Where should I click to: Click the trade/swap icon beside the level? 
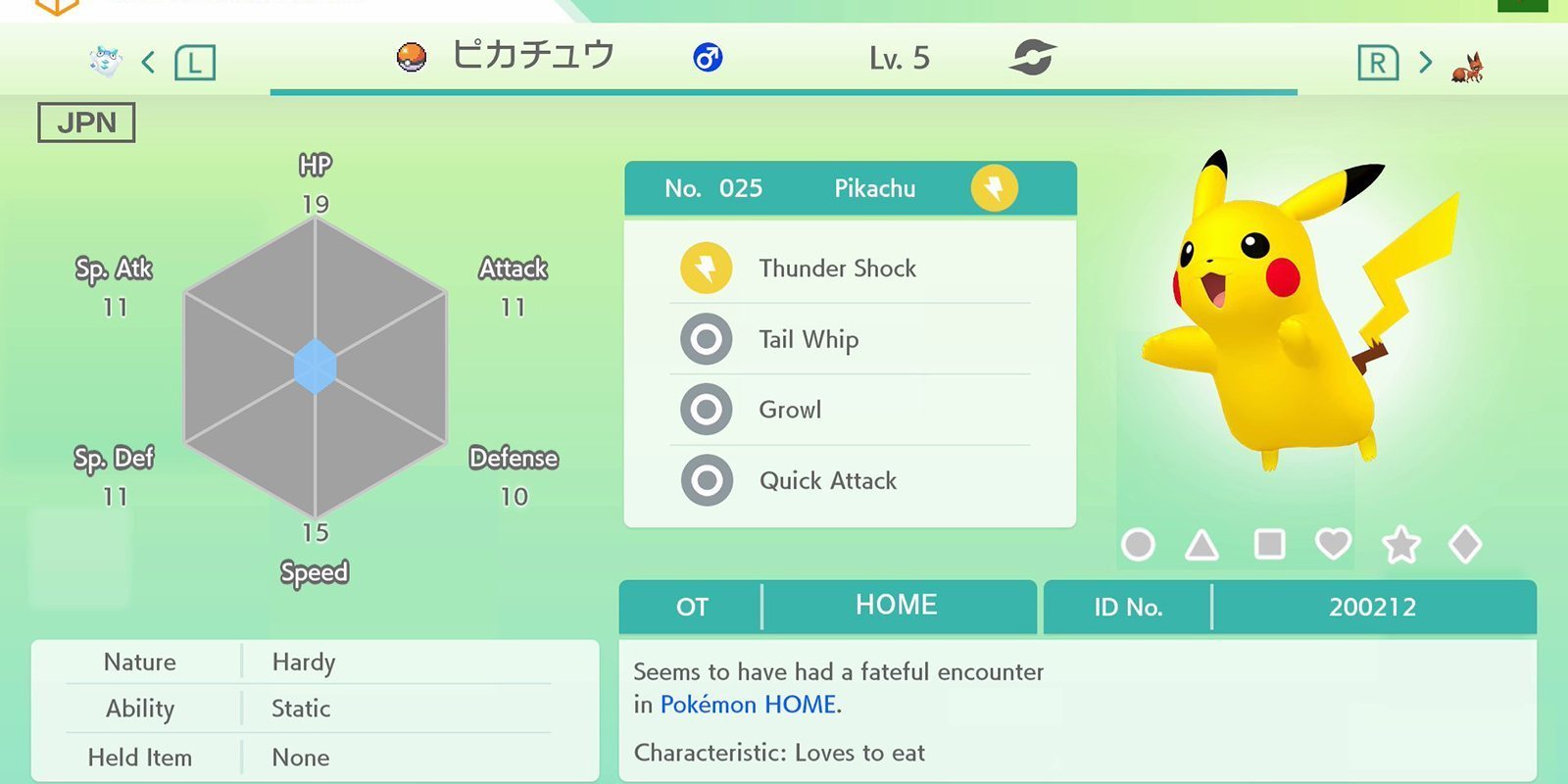point(1032,57)
